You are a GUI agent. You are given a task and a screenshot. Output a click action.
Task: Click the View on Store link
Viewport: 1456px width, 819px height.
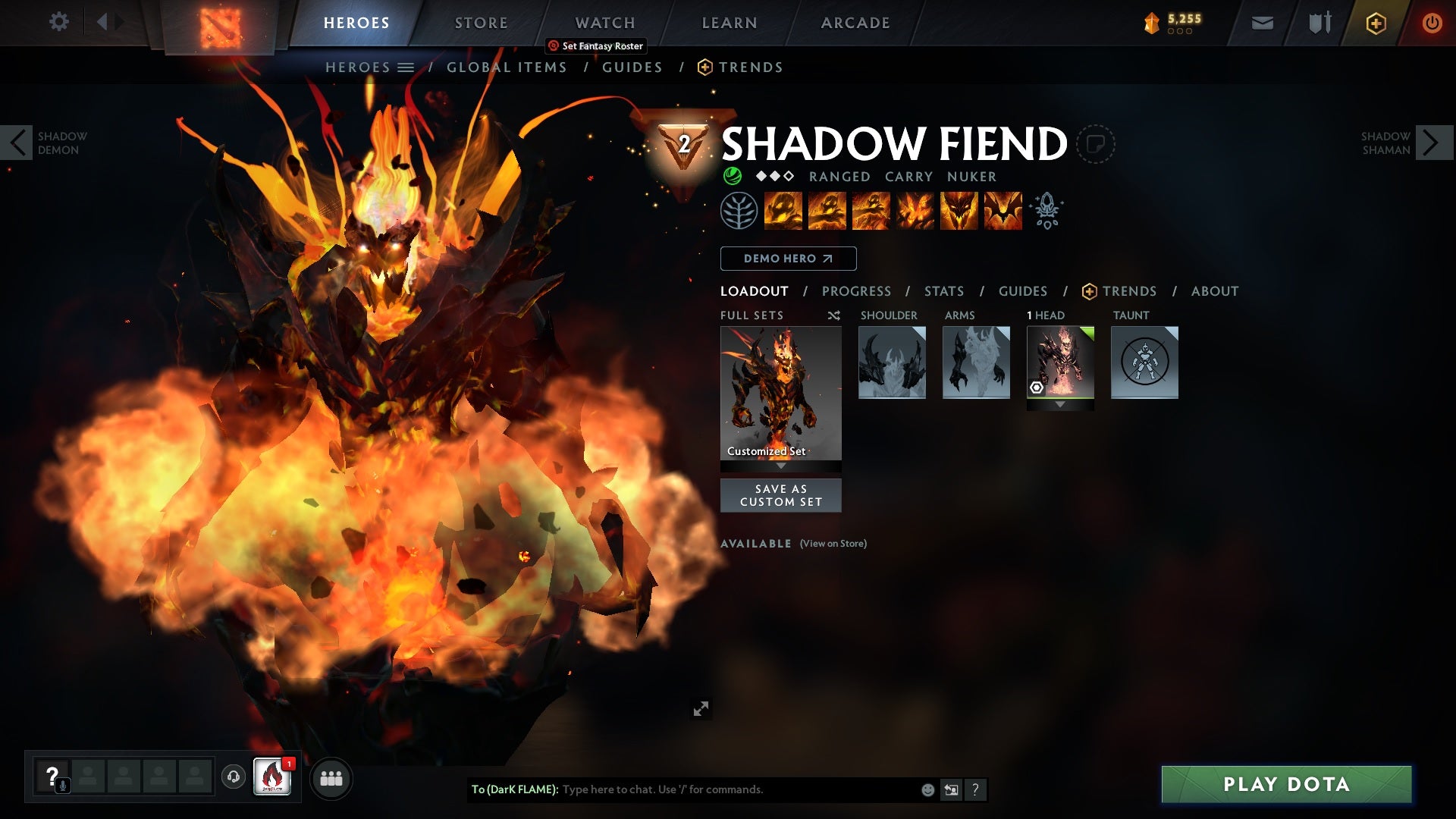pos(832,544)
